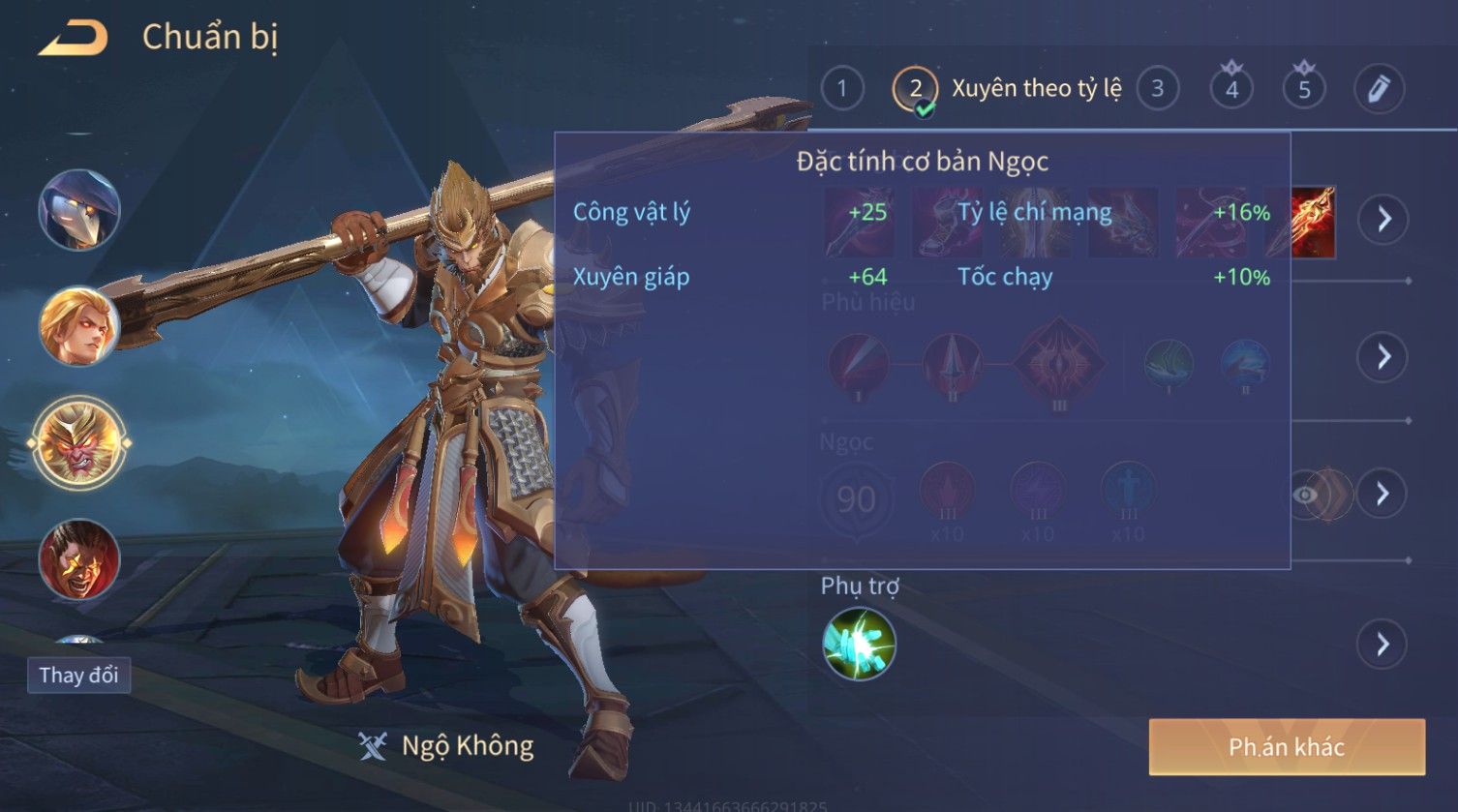Open the Phù hiệu section arrow
Viewport: 1458px width, 812px height.
click(1383, 357)
